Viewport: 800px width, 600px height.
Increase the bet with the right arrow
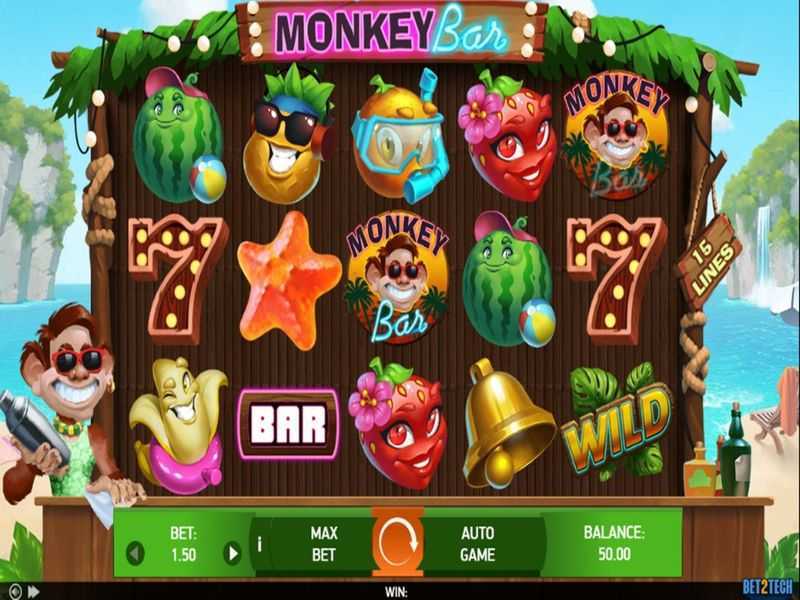pos(232,553)
